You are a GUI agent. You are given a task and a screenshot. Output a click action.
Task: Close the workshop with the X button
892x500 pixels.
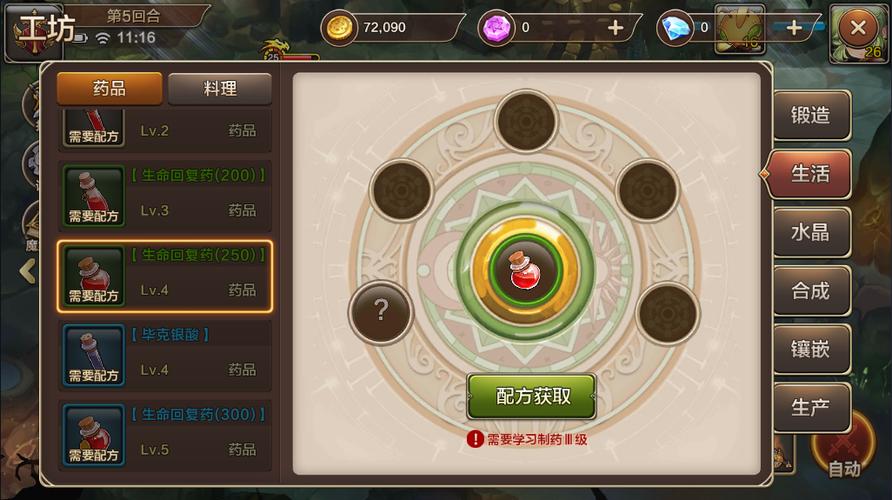coord(856,28)
